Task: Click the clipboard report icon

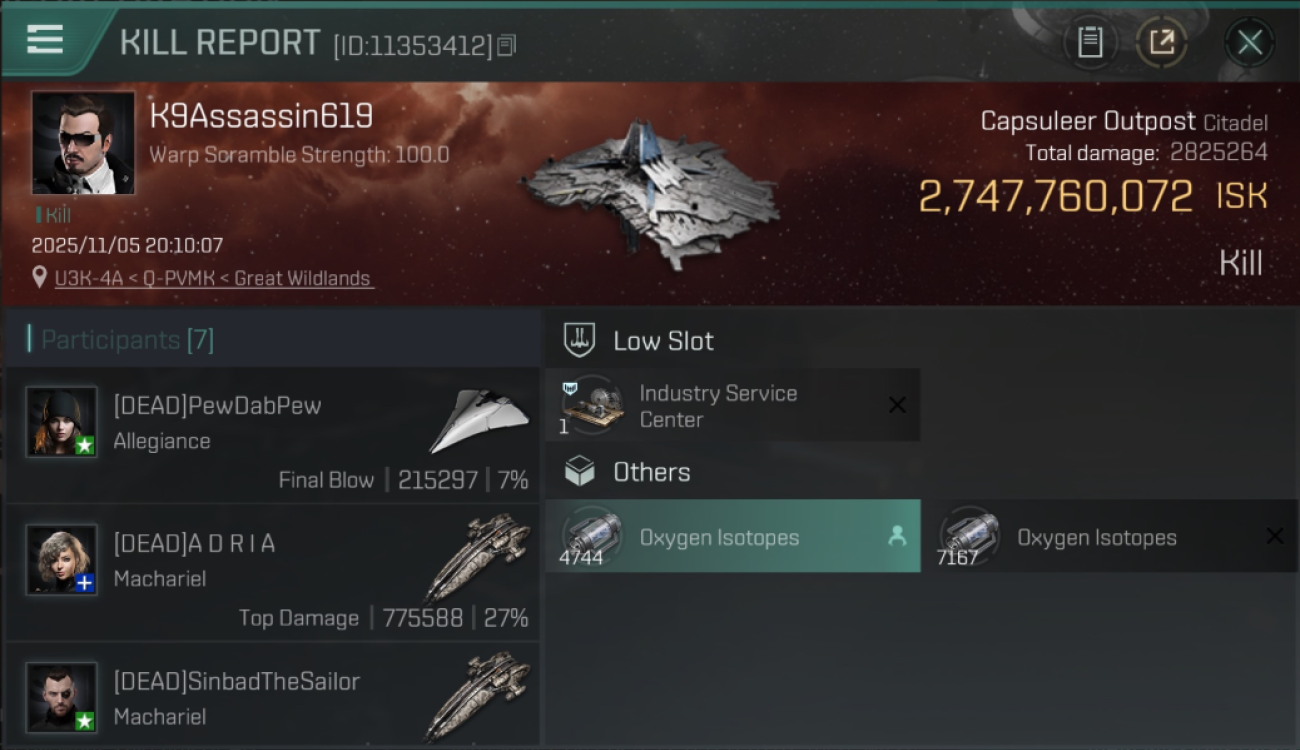Action: tap(1091, 42)
